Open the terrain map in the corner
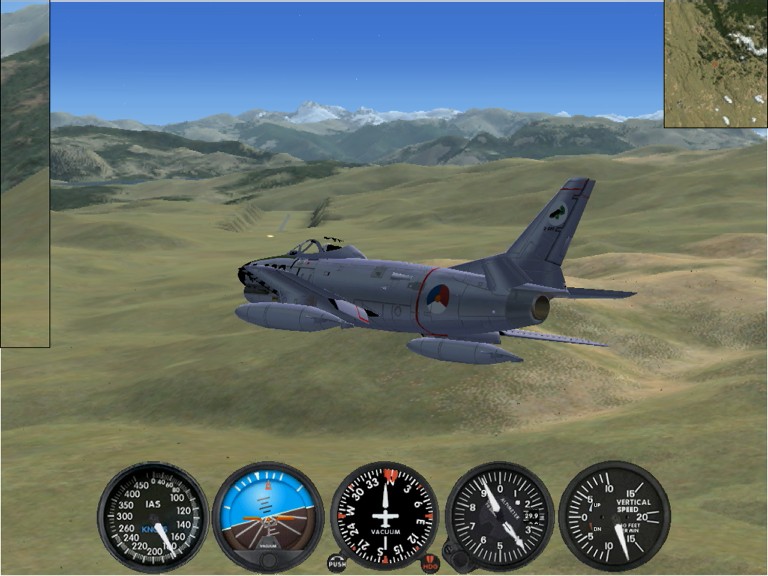 (715, 64)
